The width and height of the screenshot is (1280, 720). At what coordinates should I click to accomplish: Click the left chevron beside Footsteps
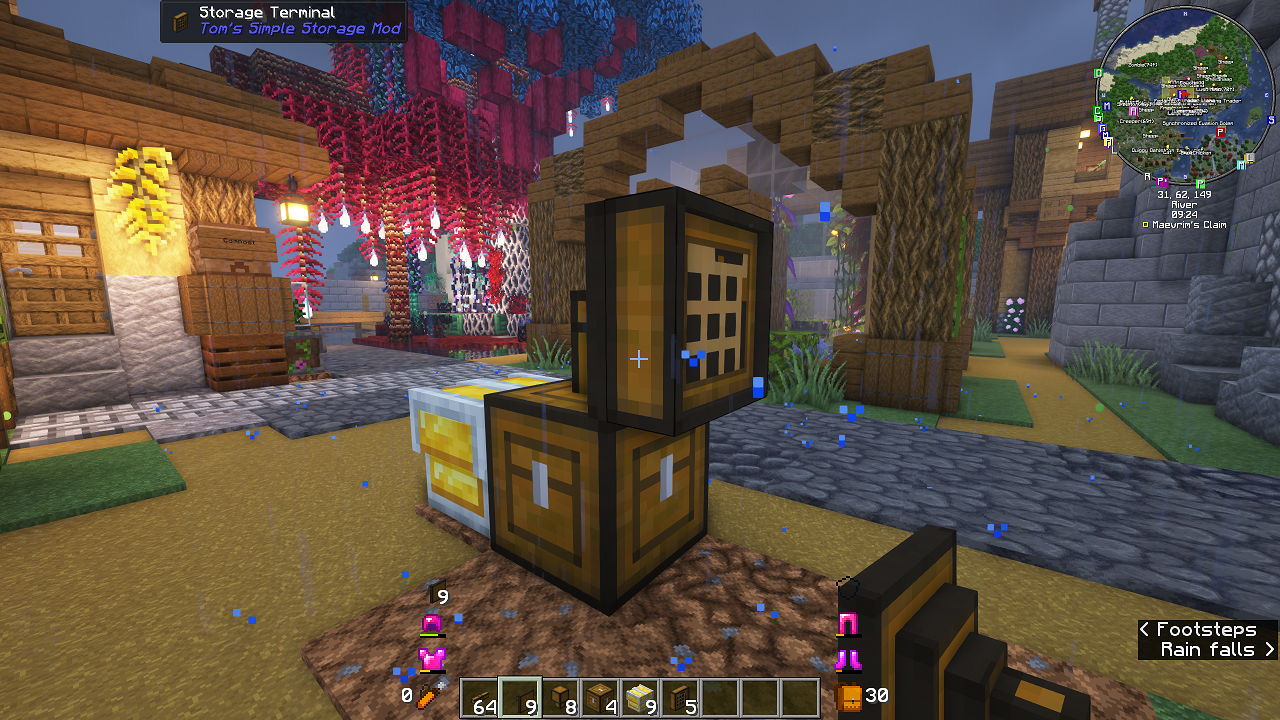coord(1145,630)
